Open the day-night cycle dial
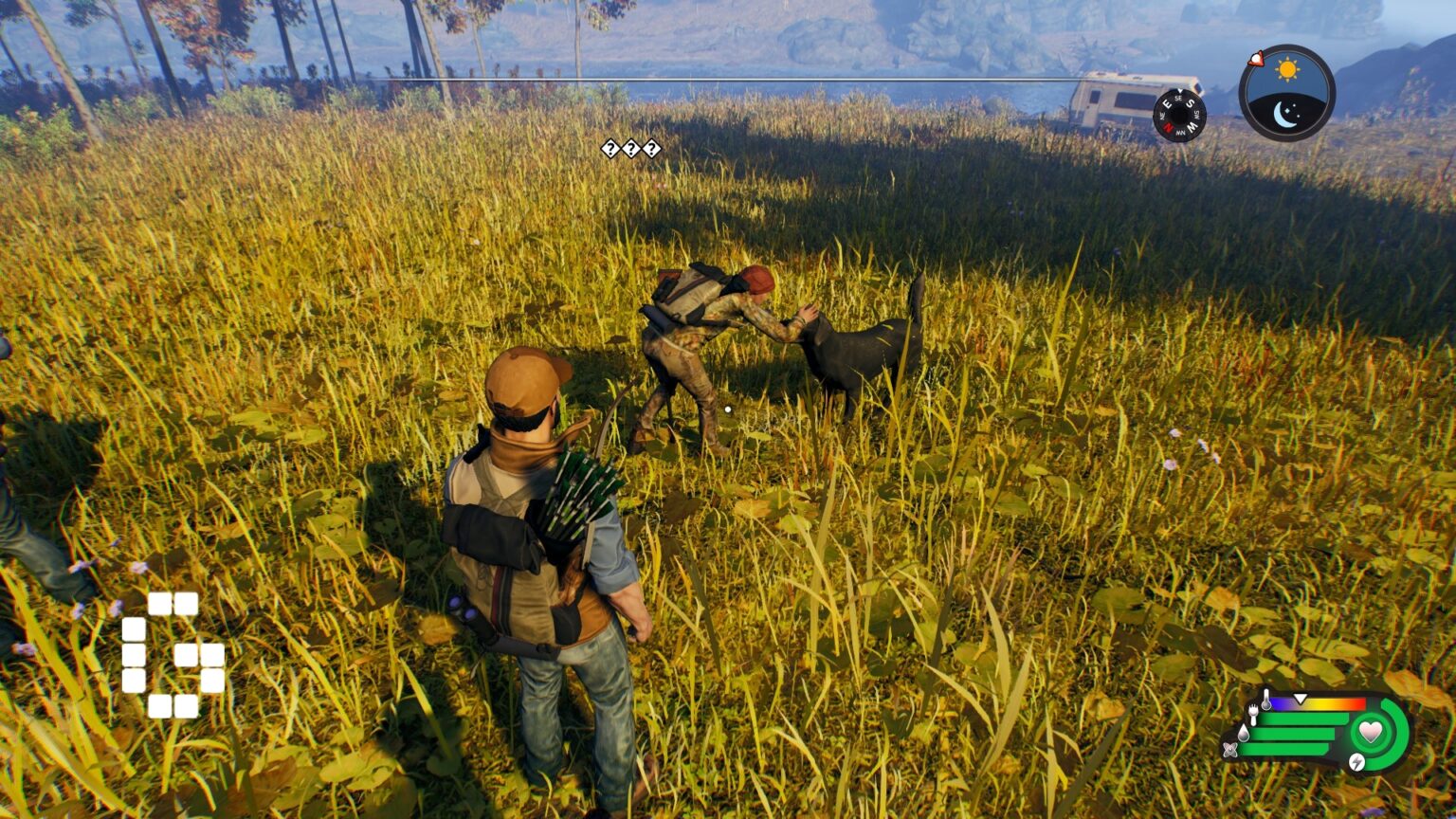Image resolution: width=1456 pixels, height=819 pixels. coord(1286,93)
